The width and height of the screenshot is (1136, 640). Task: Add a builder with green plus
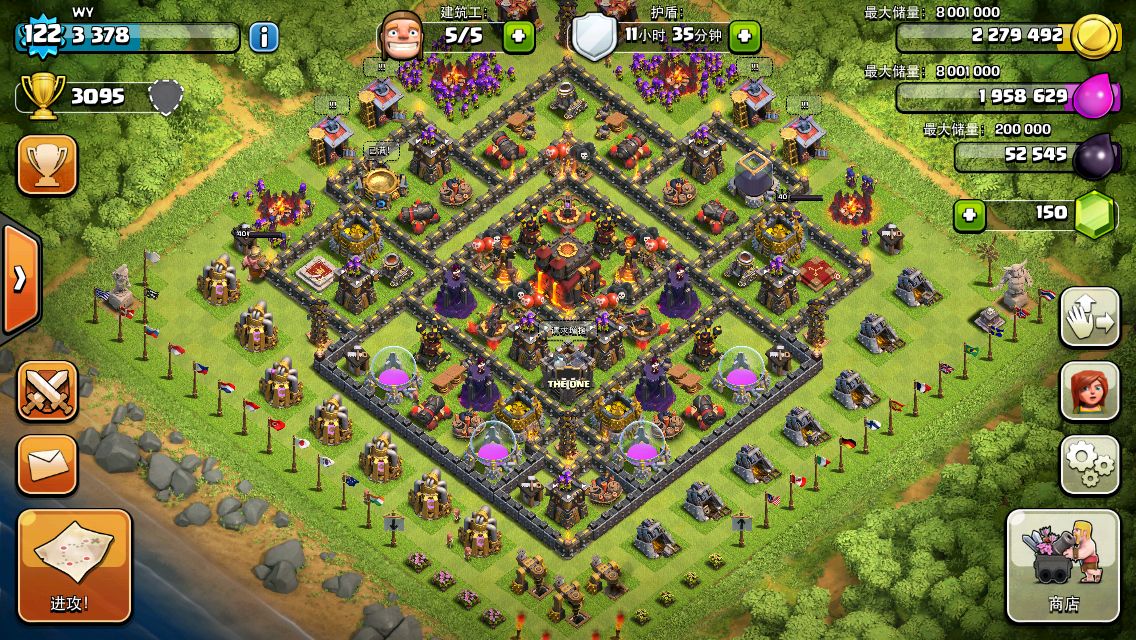[x=518, y=38]
